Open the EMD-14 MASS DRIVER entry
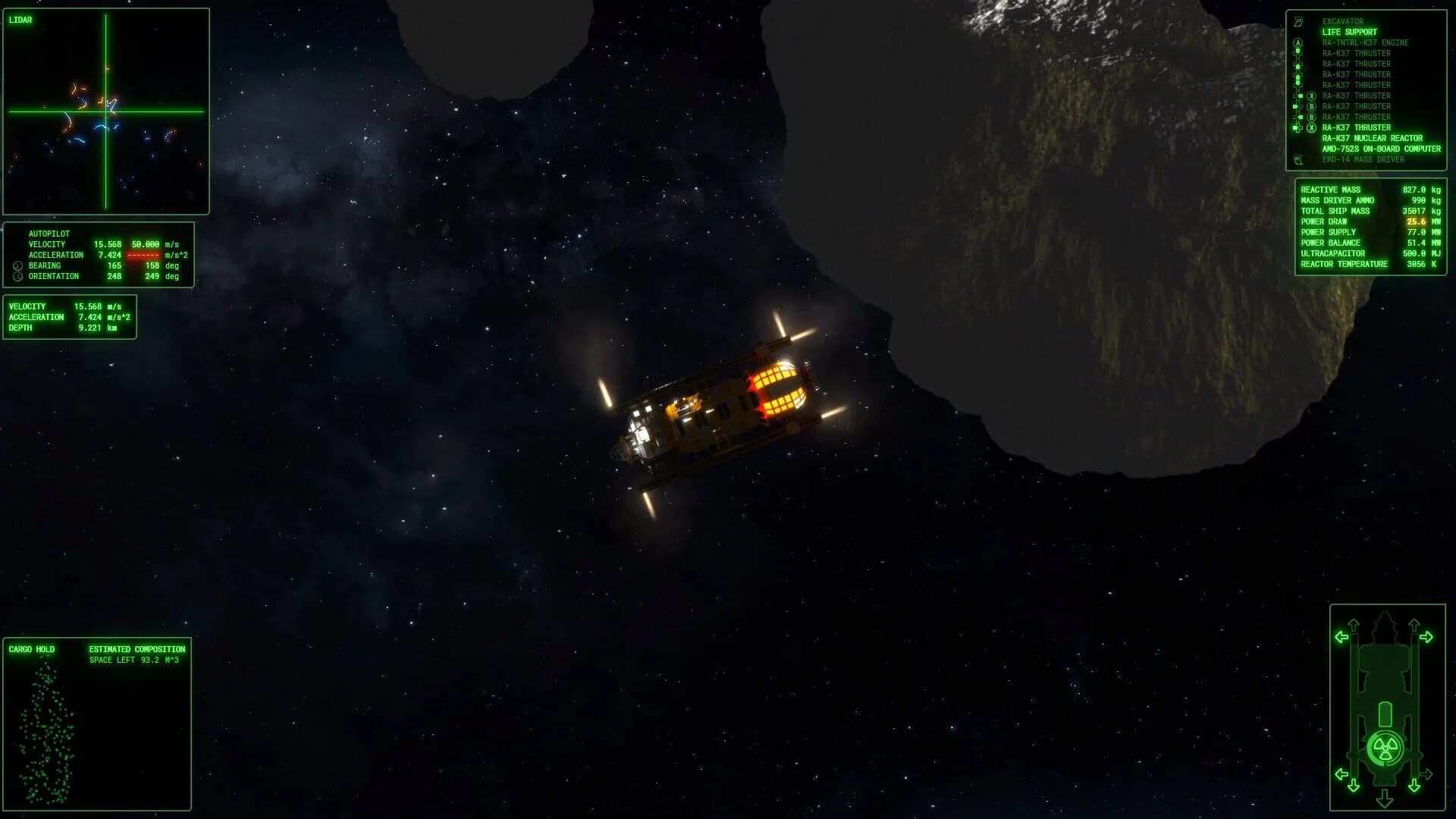The height and width of the screenshot is (819, 1456). click(1363, 159)
